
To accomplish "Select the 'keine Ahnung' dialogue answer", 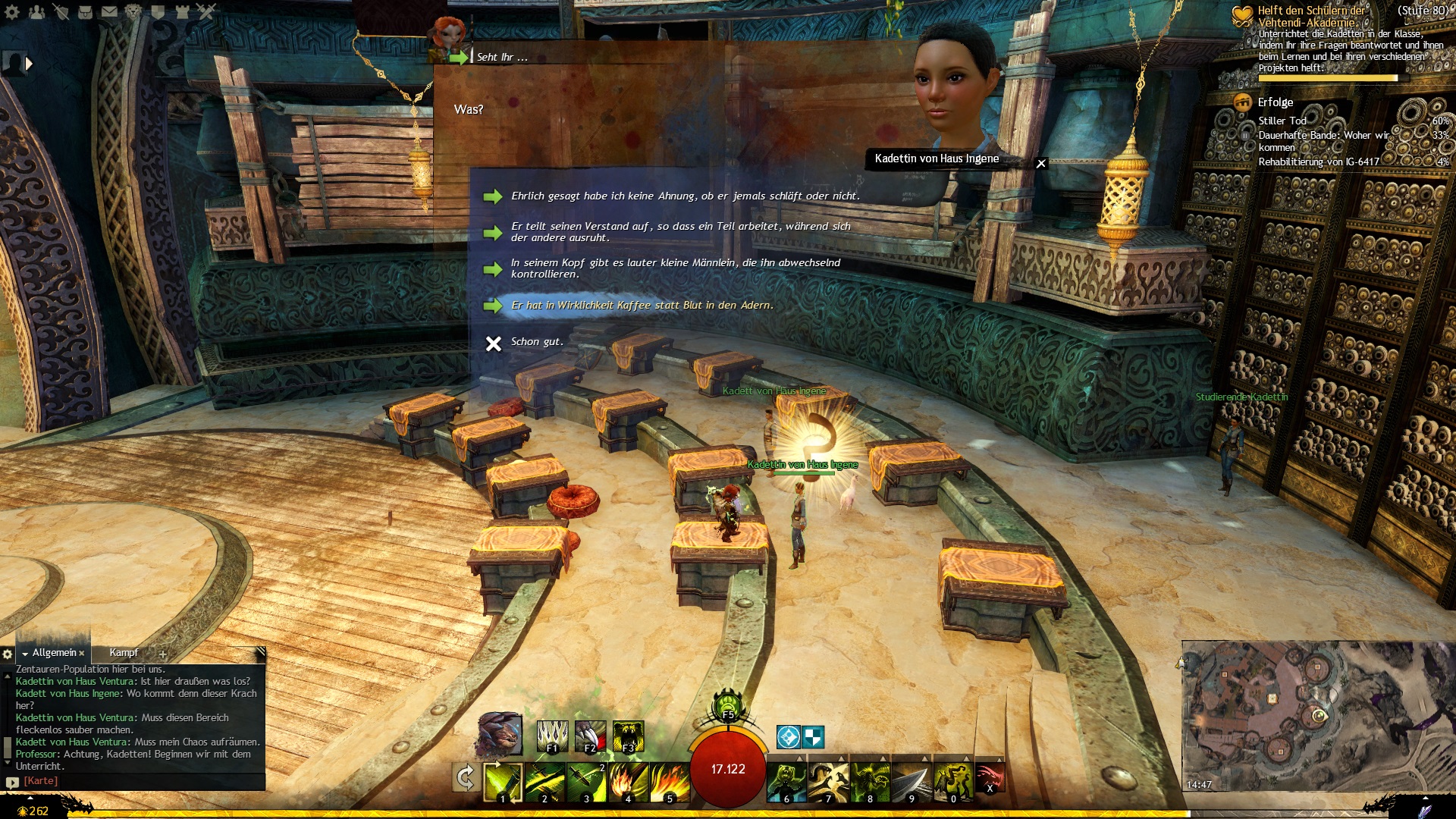I will pos(685,196).
